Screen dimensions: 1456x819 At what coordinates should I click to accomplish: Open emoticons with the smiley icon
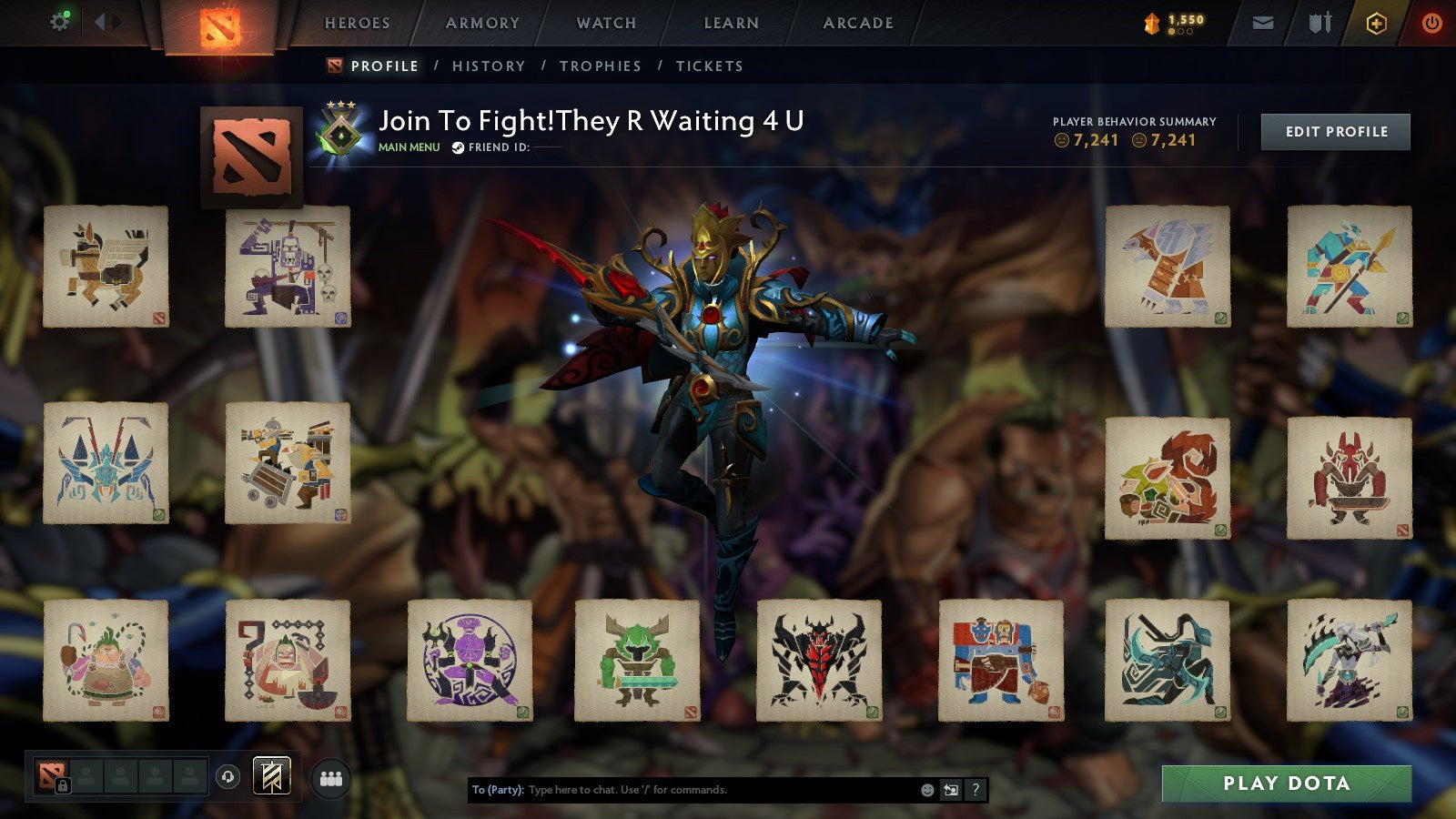926,790
